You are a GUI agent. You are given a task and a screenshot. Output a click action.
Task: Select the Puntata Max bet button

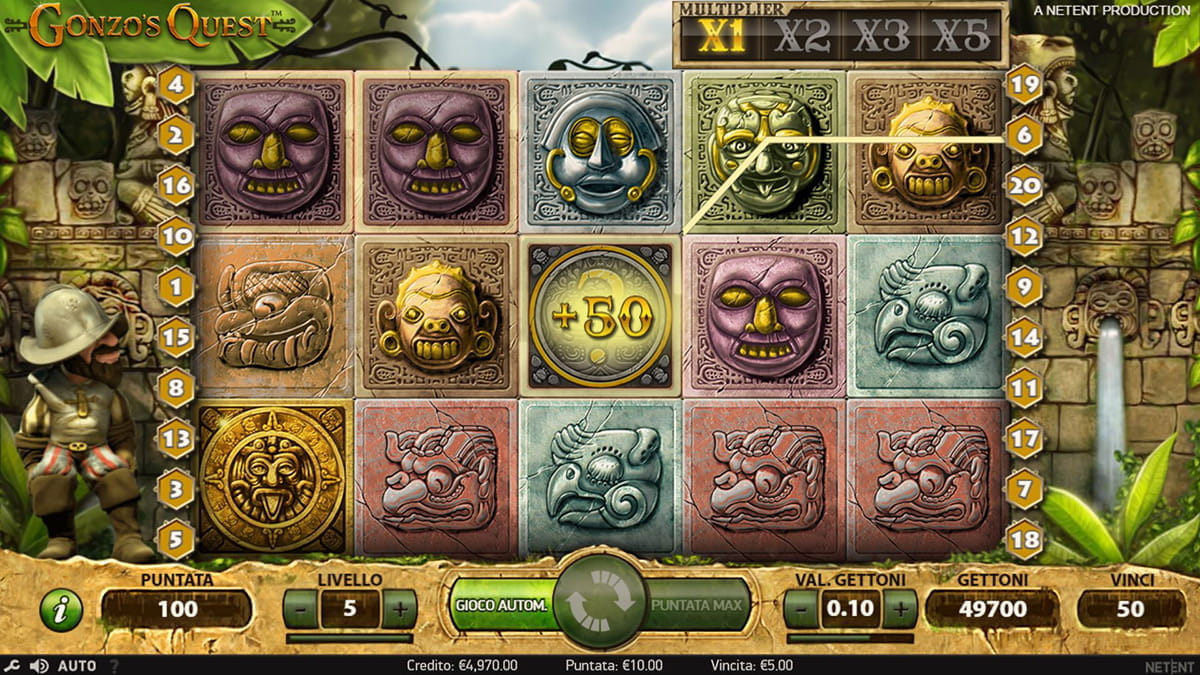click(x=696, y=605)
